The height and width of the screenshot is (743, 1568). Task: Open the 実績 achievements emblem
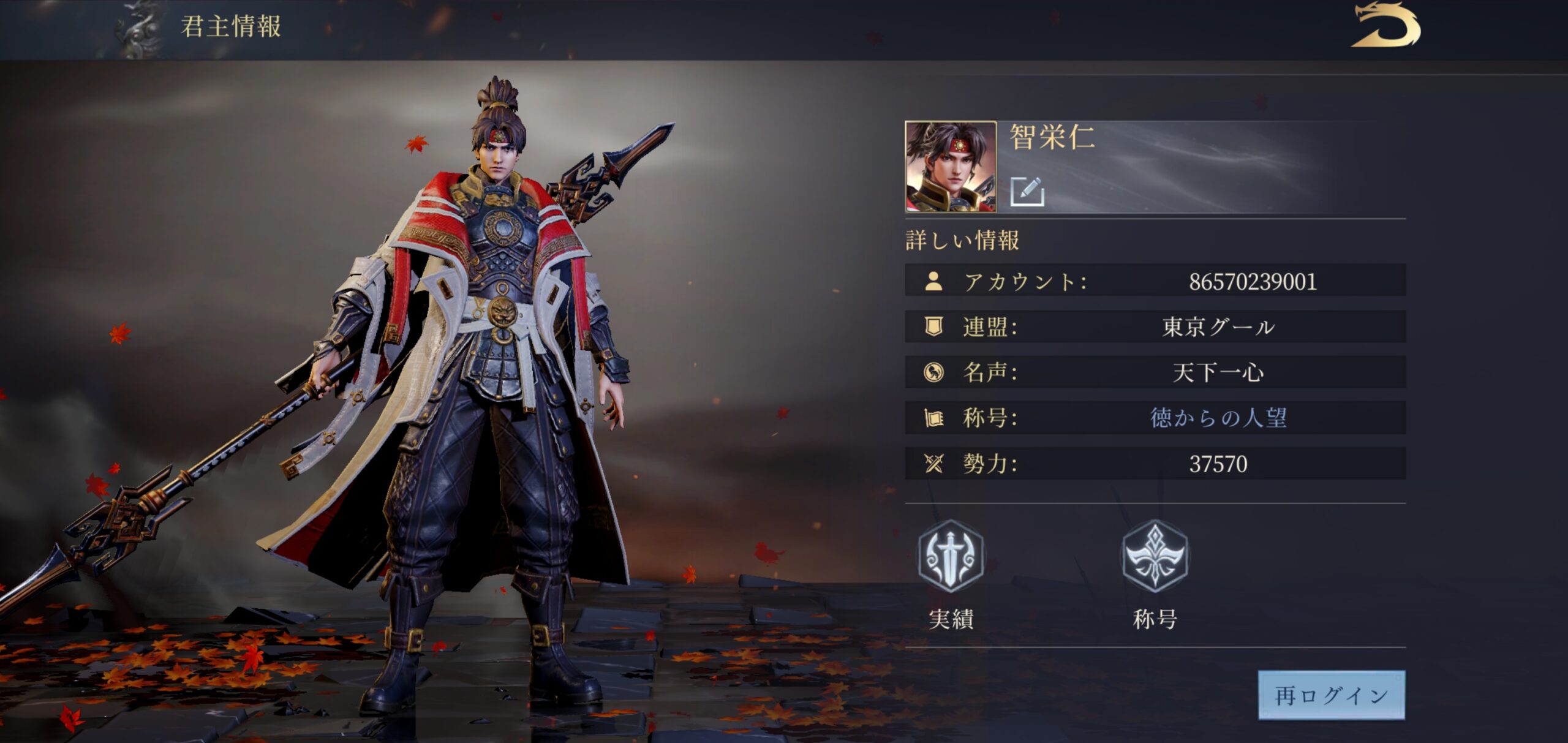tap(950, 556)
